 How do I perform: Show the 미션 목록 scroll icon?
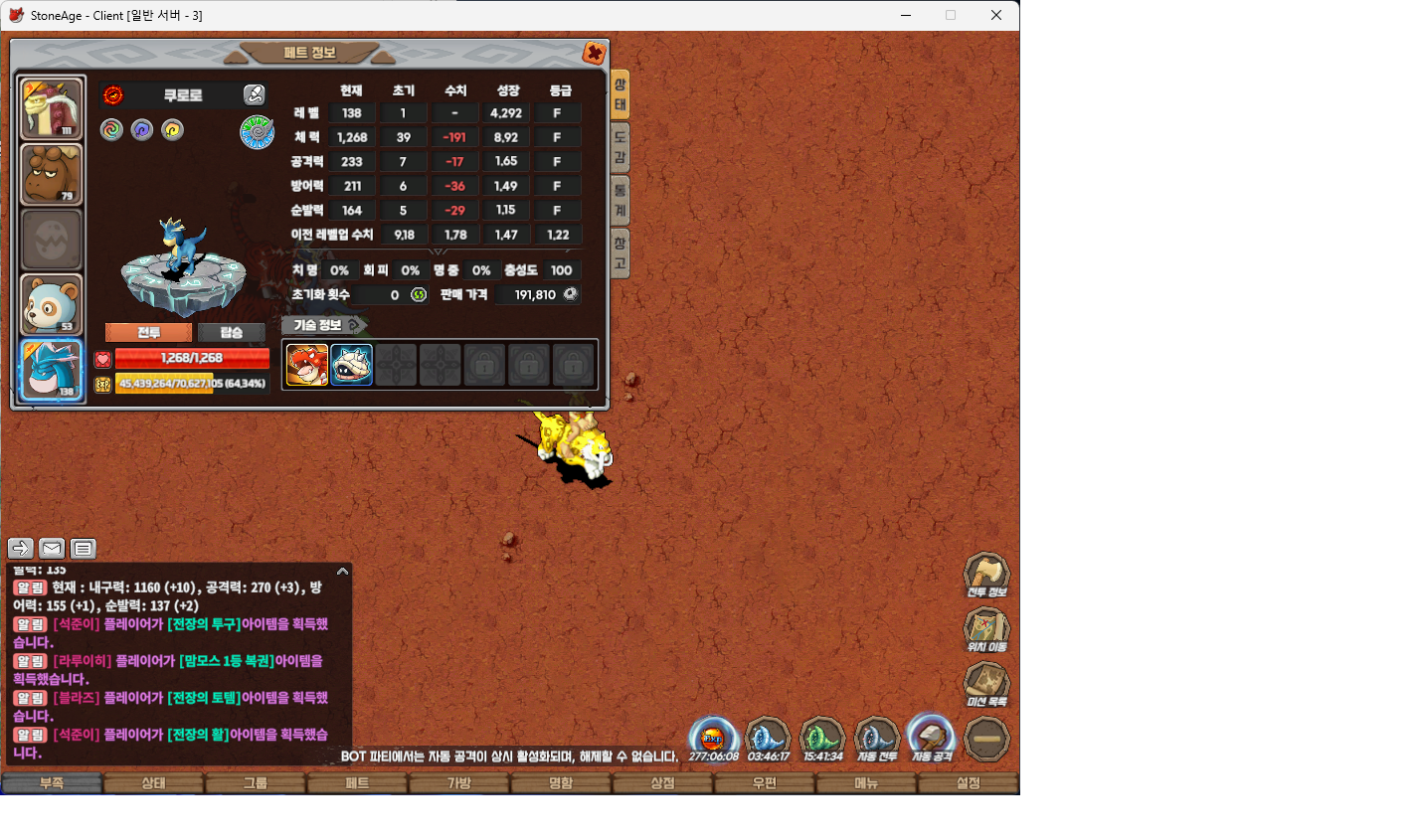[986, 685]
